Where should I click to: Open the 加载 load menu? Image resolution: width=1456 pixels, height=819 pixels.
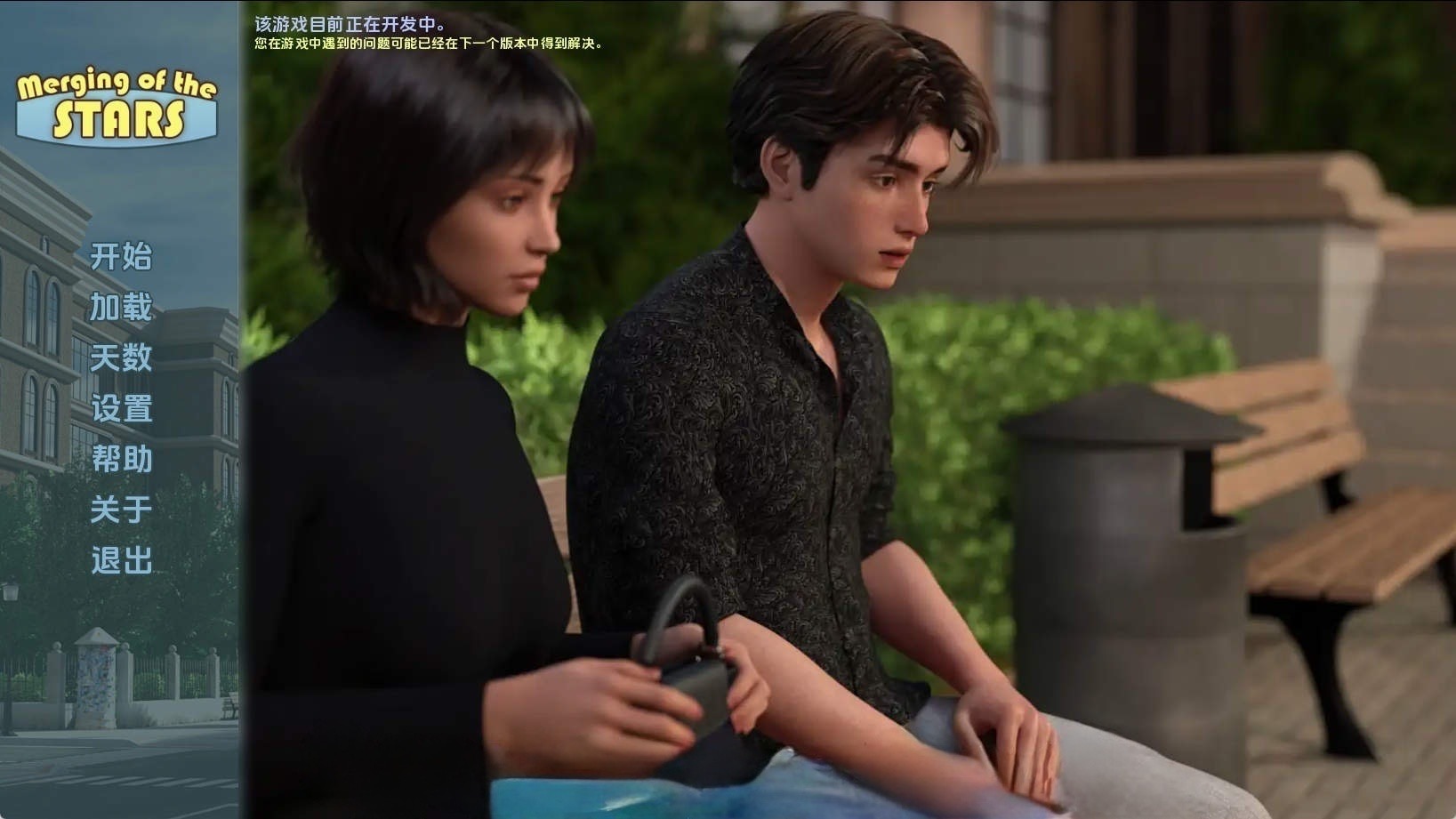[121, 307]
